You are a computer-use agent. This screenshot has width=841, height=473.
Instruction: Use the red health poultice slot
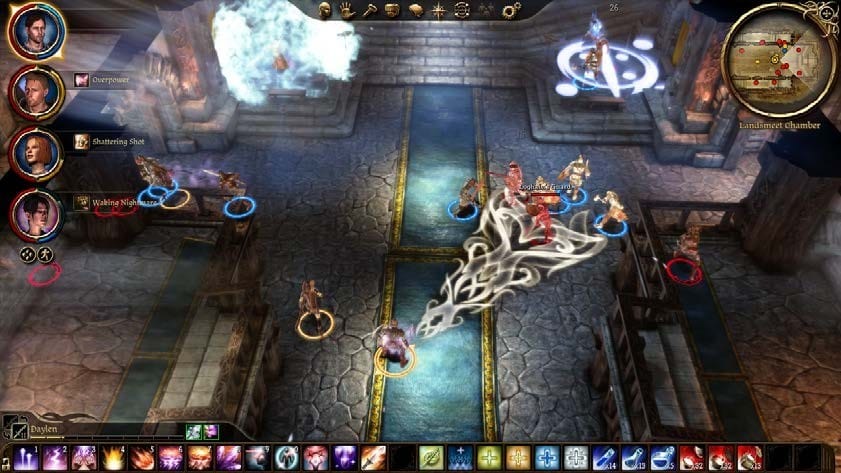pos(691,458)
